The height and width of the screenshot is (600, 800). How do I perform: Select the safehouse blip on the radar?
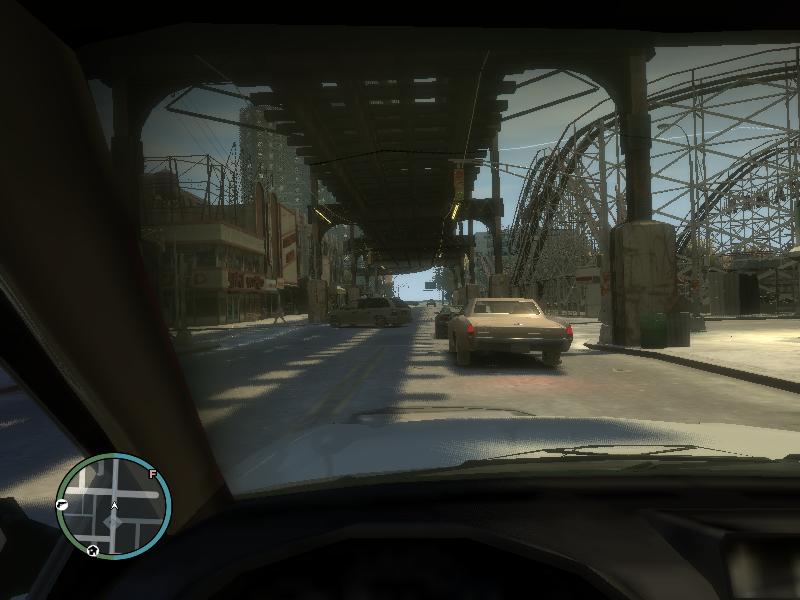coord(92,550)
